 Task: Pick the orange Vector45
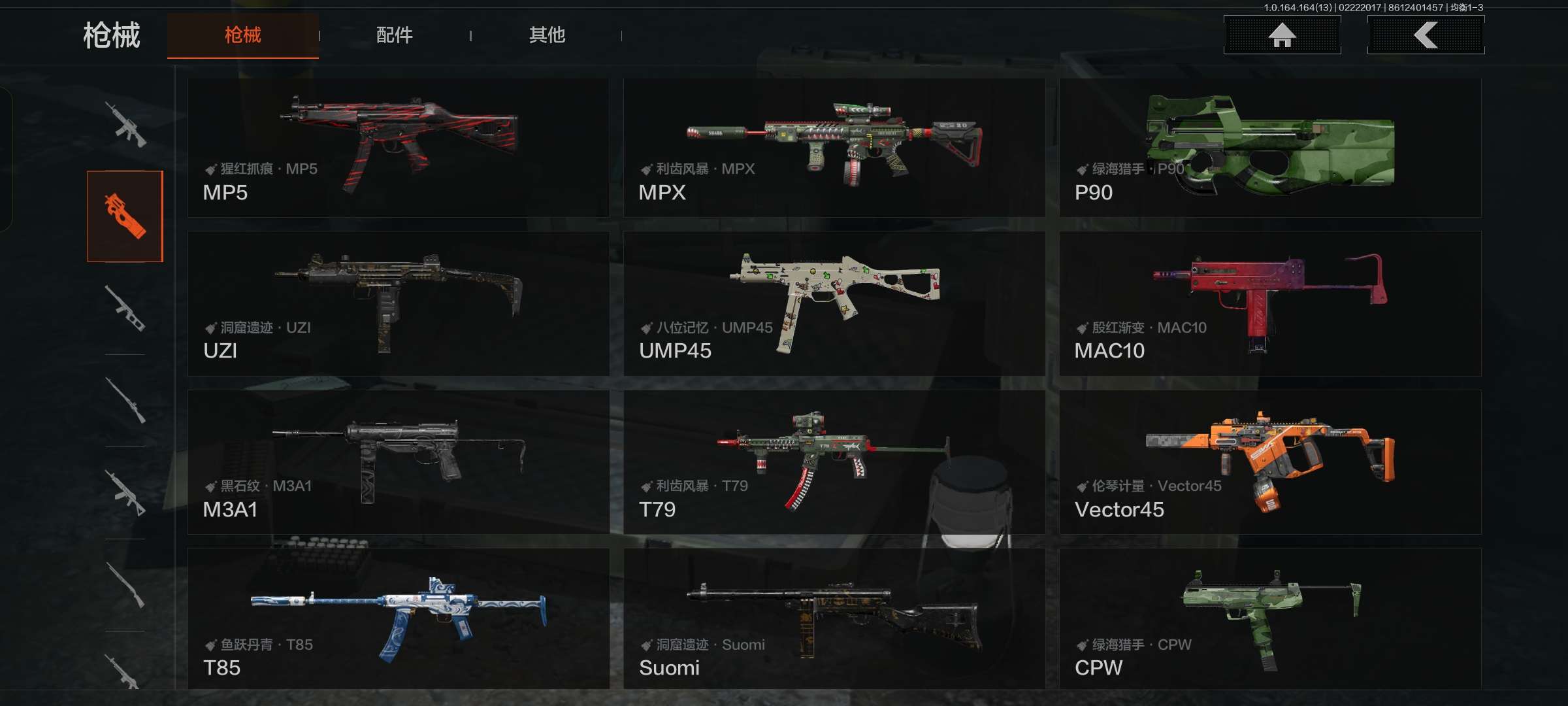pyautogui.click(x=1269, y=462)
